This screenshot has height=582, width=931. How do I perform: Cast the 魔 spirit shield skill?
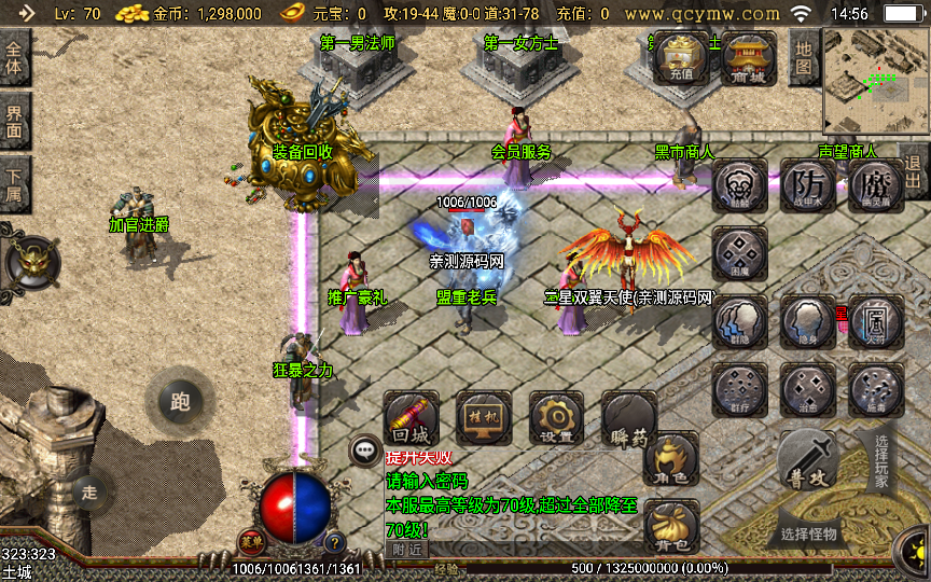(875, 186)
